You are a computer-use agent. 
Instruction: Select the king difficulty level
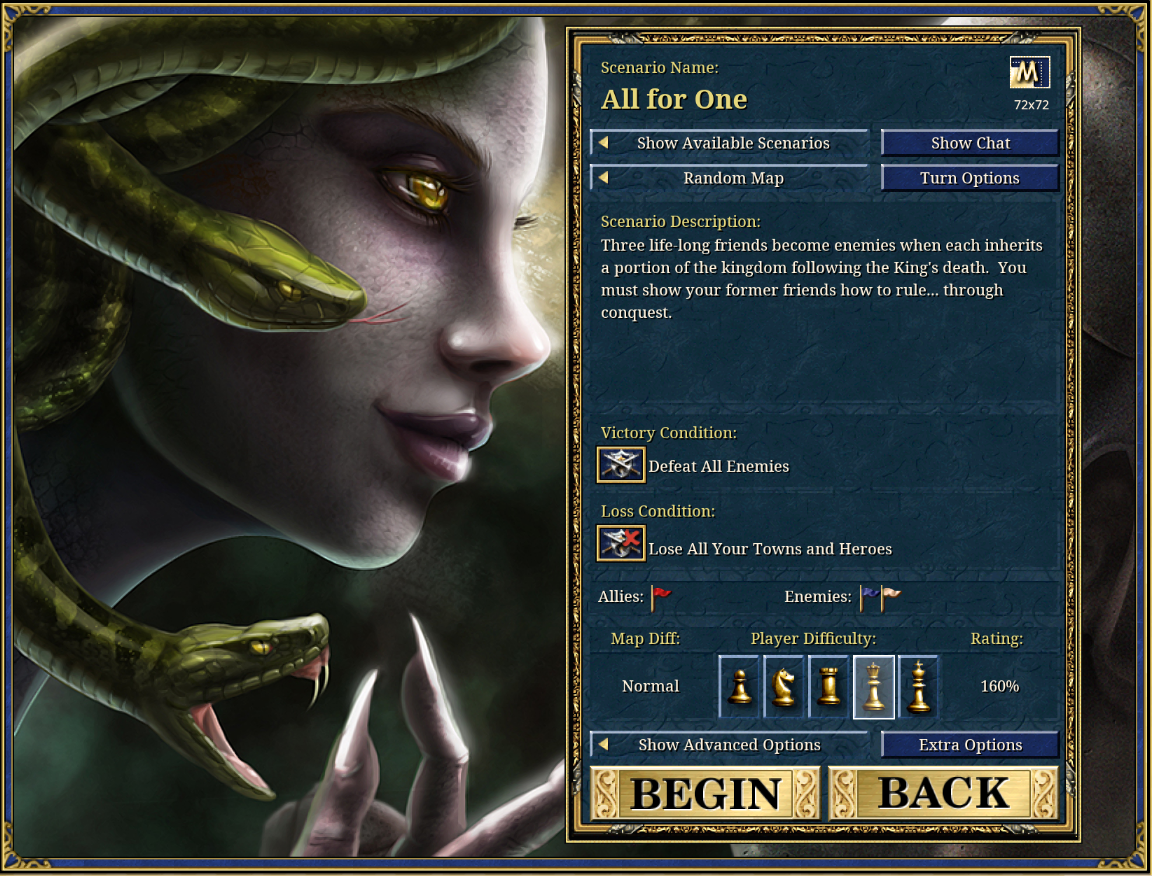[x=918, y=687]
